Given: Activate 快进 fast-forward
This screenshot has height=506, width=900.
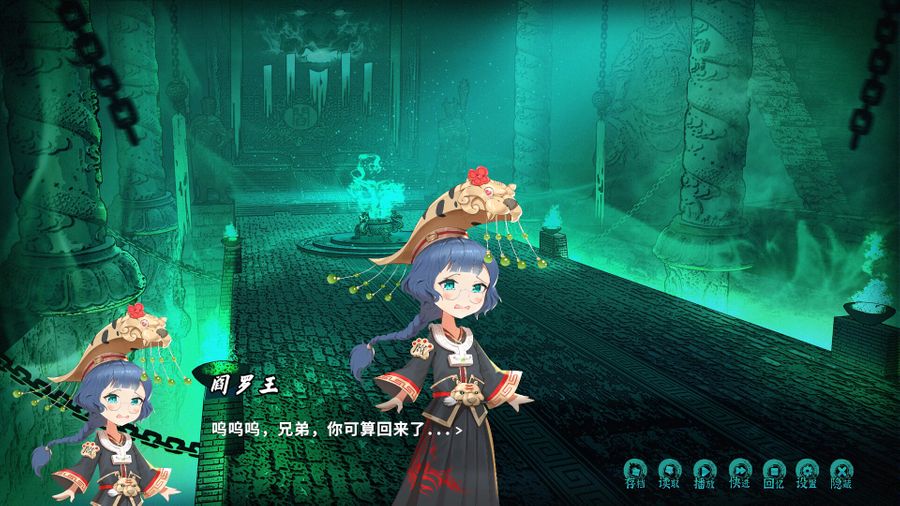Looking at the screenshot, I should [739, 472].
